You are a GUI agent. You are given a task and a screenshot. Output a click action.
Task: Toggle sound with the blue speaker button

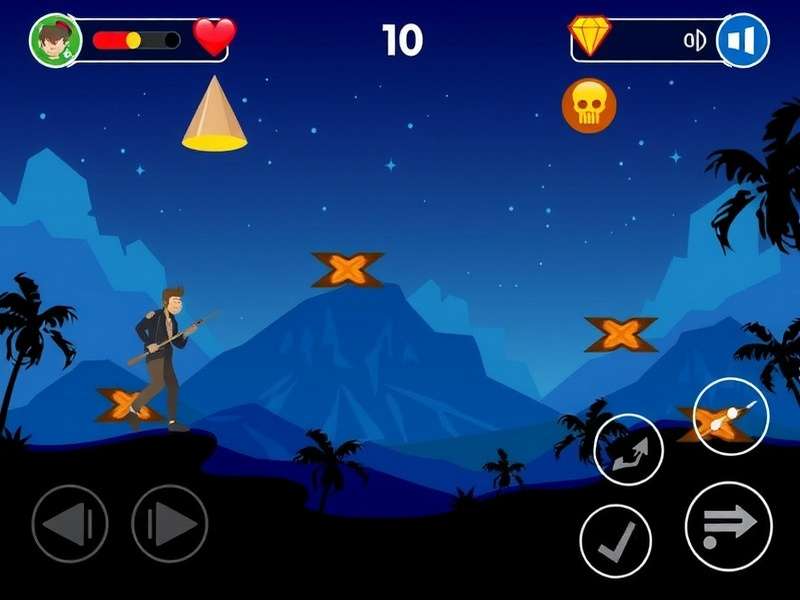coord(743,41)
